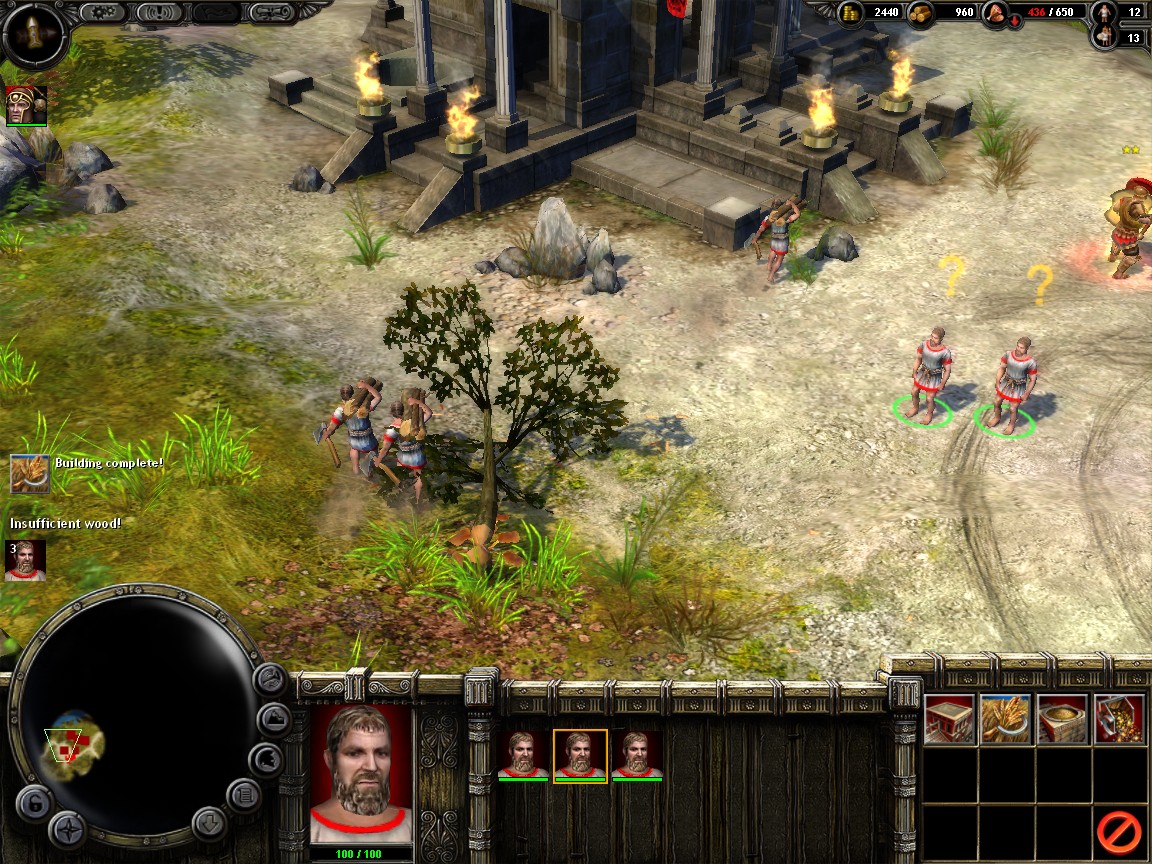Select the stone granary build icon

pos(1062,718)
